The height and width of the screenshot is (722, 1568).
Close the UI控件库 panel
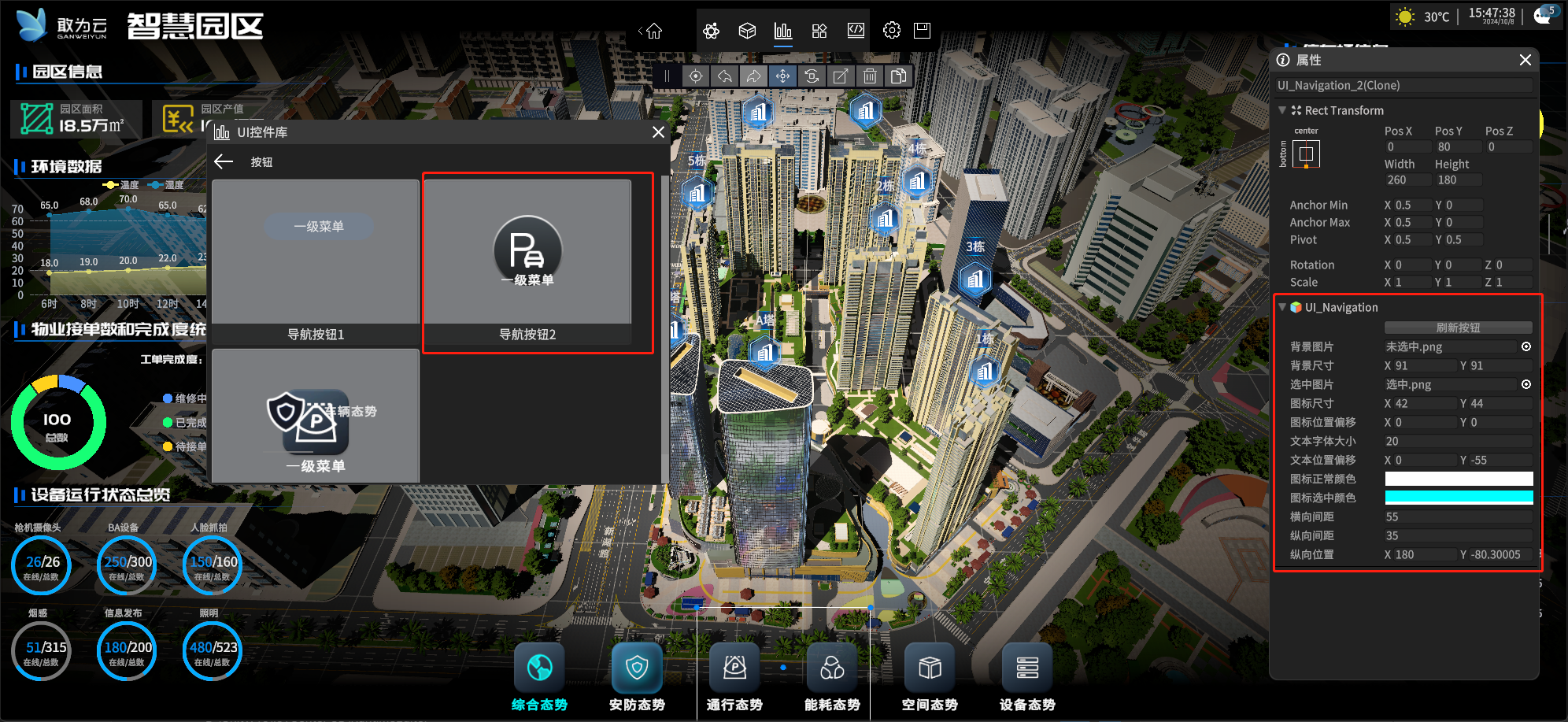(658, 132)
